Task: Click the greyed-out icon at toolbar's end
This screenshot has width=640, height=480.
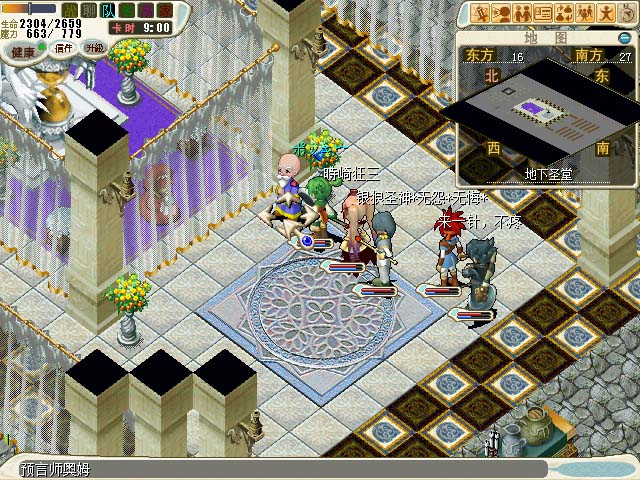Action: coord(626,13)
